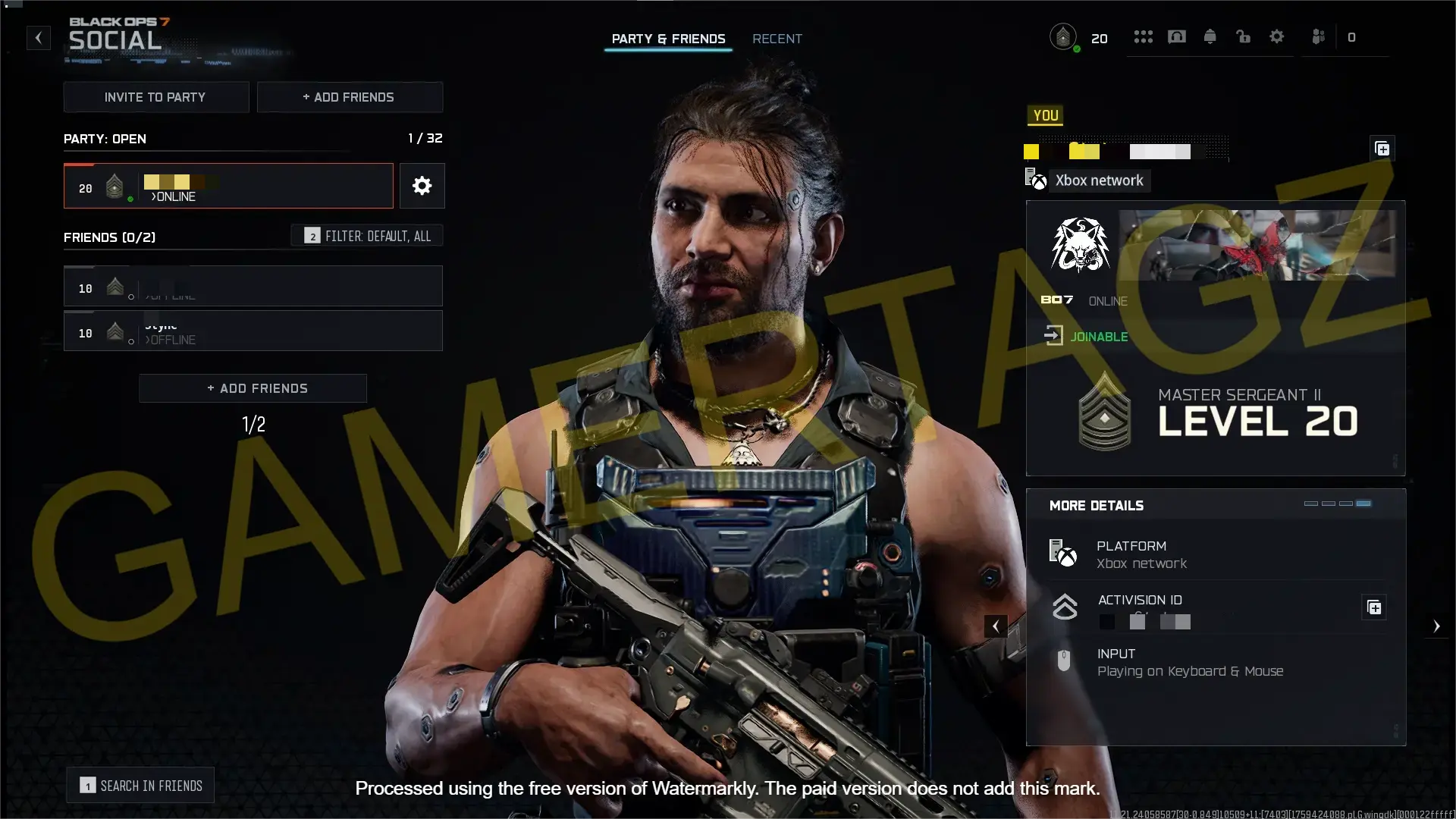Open party settings gear beside your player row
1456x819 pixels.
(422, 186)
